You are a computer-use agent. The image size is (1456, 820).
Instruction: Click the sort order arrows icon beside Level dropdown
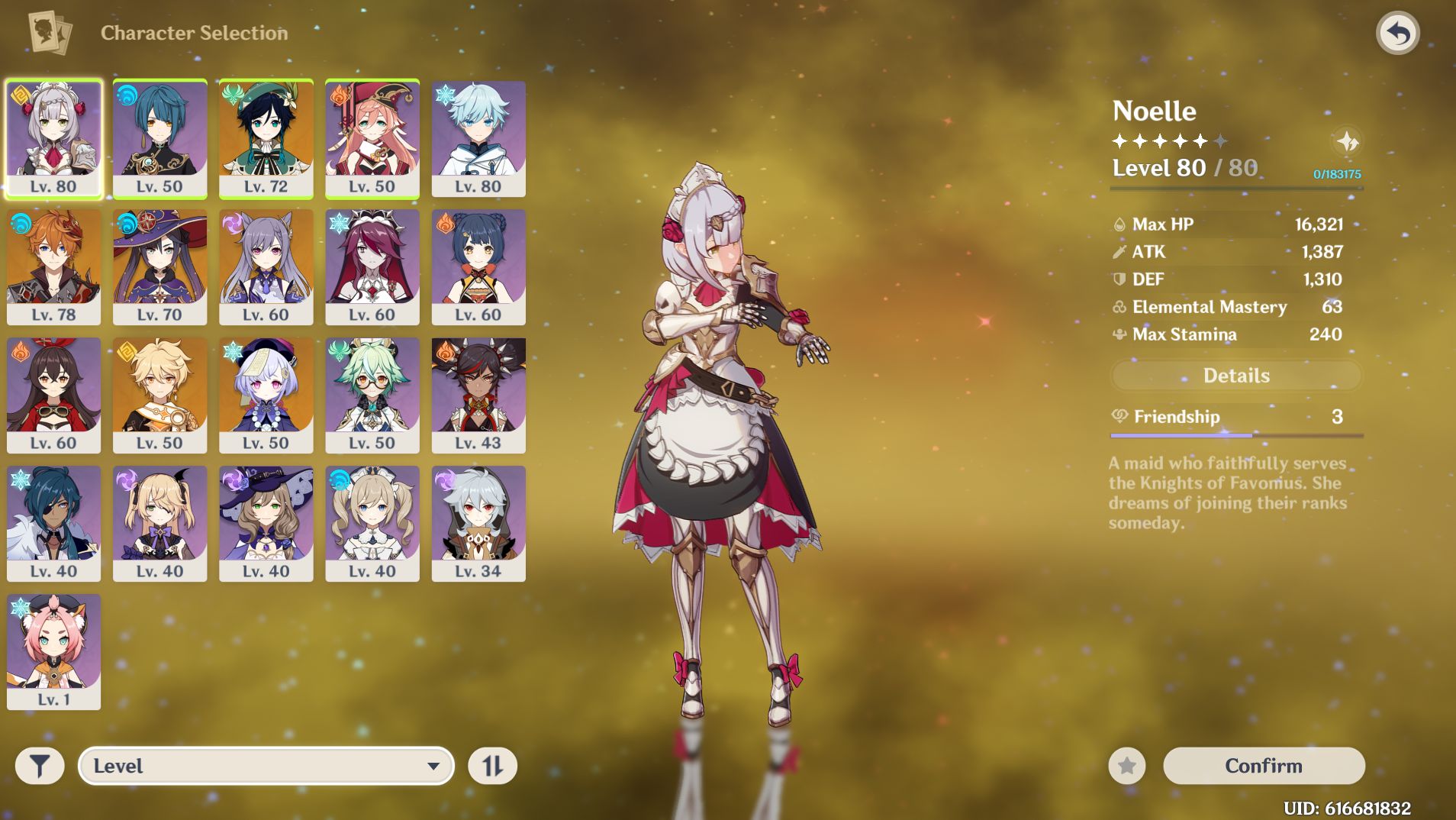493,764
